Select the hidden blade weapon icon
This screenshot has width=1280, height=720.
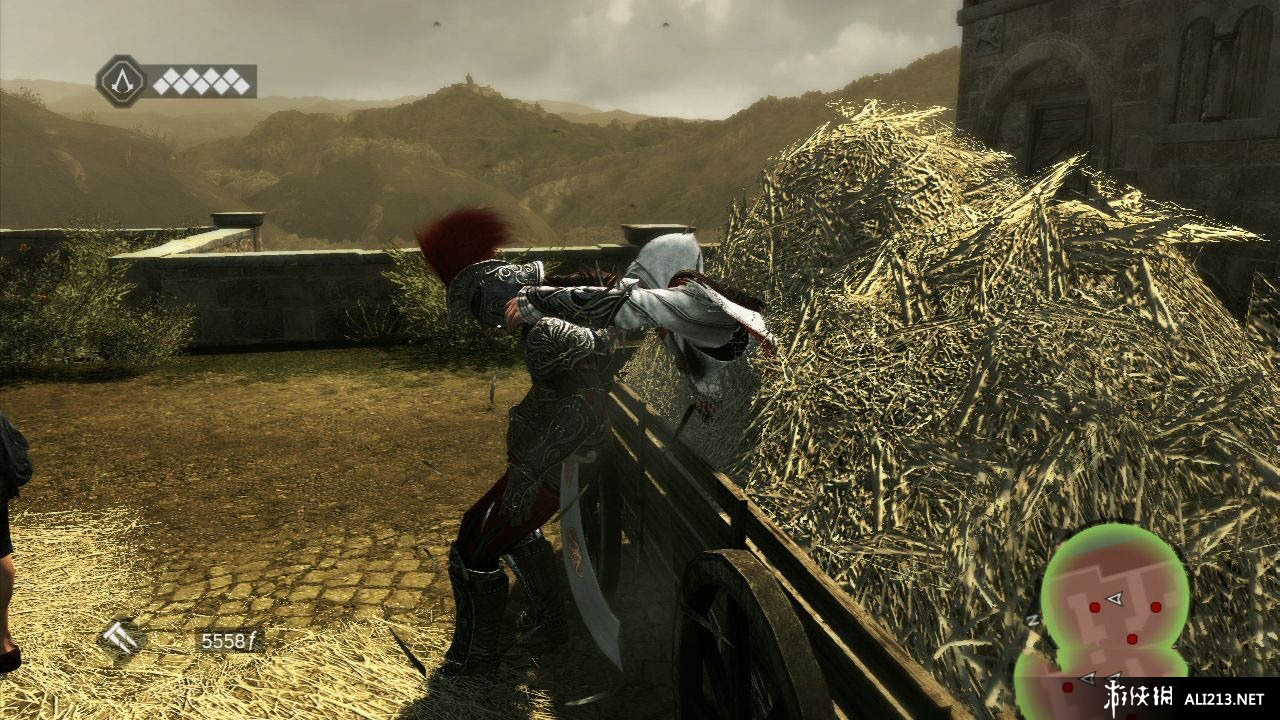(122, 639)
